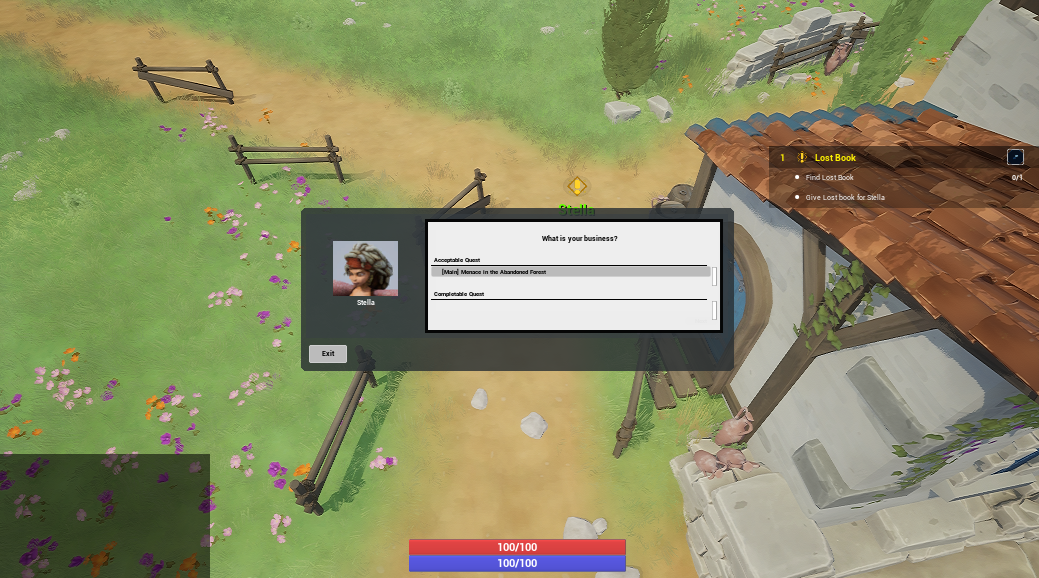Click the Completable Quest list scrollbar
Image resolution: width=1039 pixels, height=578 pixels.
point(714,311)
